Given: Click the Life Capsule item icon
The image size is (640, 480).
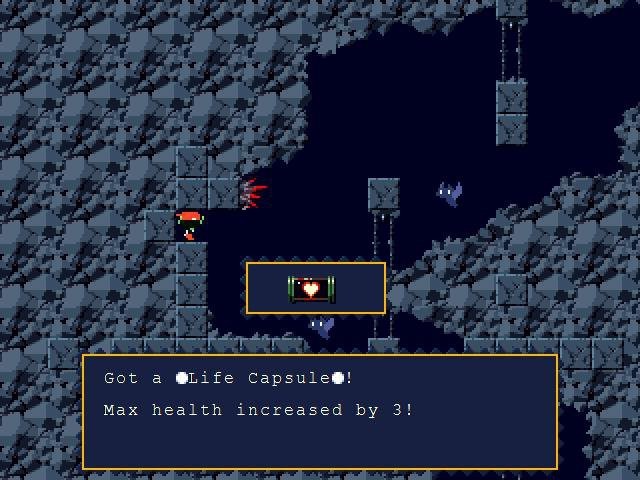Looking at the screenshot, I should point(312,289).
